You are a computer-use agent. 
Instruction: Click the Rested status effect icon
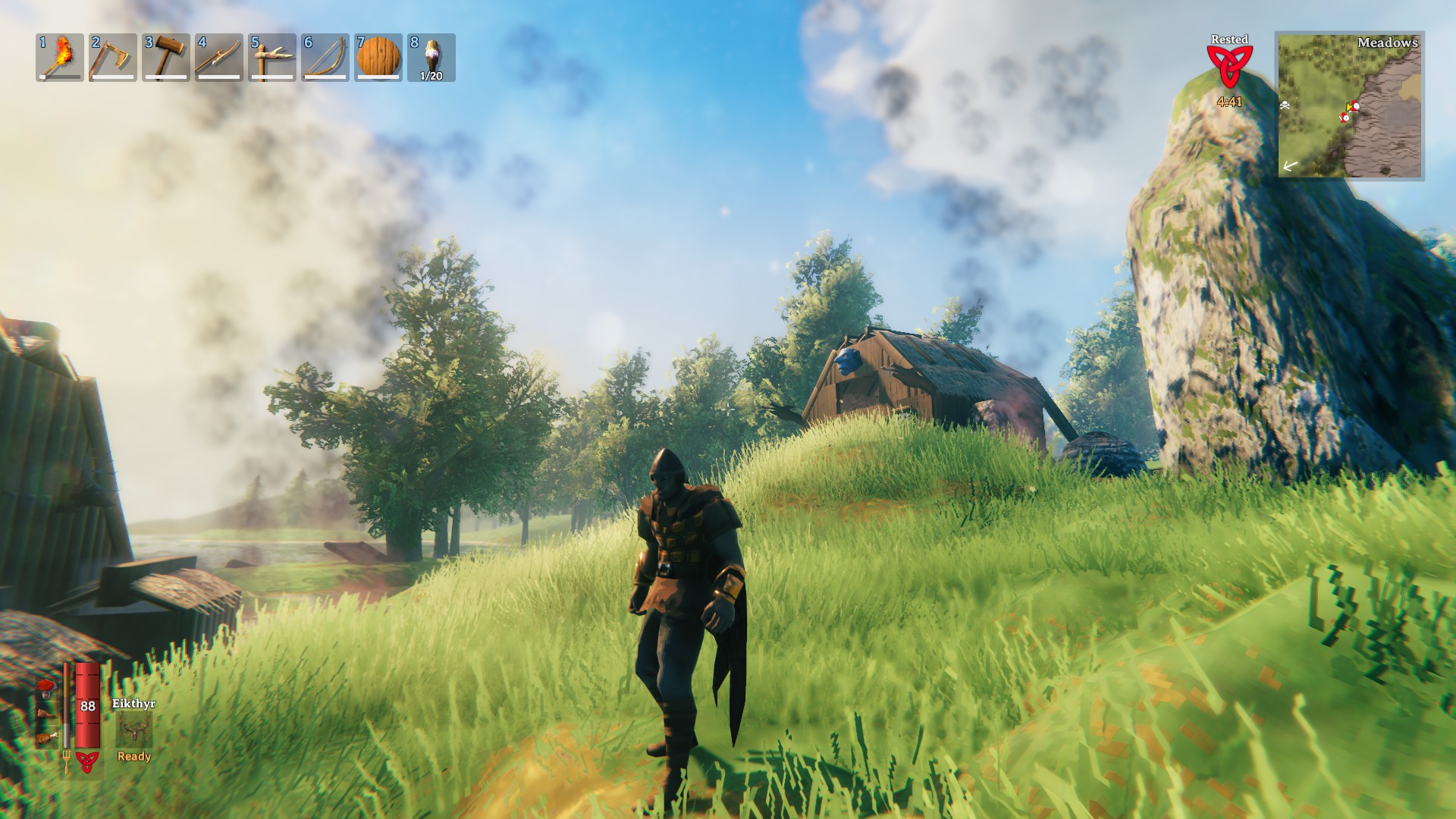1229,67
